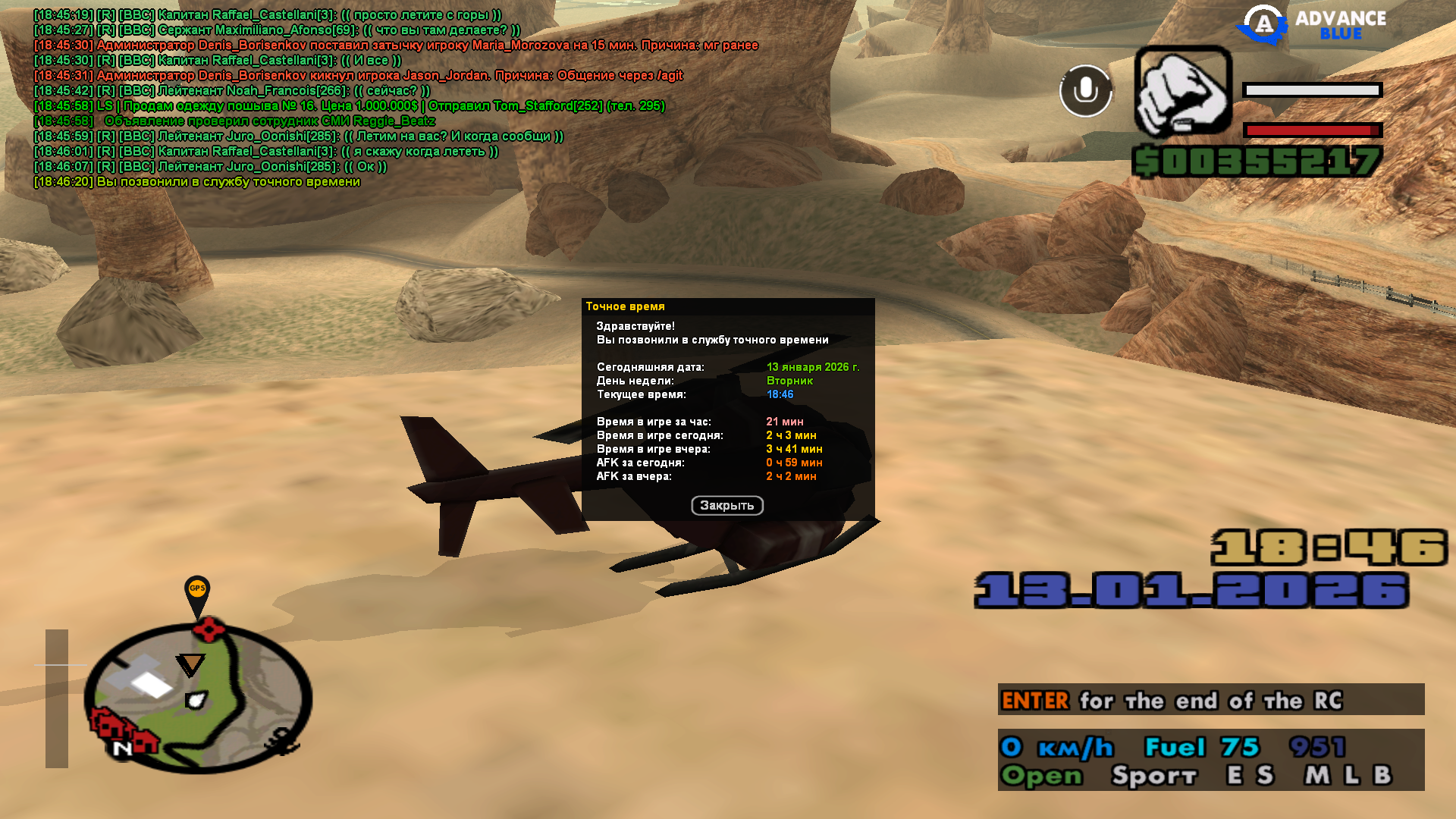Switch the Sport driving mode label

click(x=1153, y=776)
